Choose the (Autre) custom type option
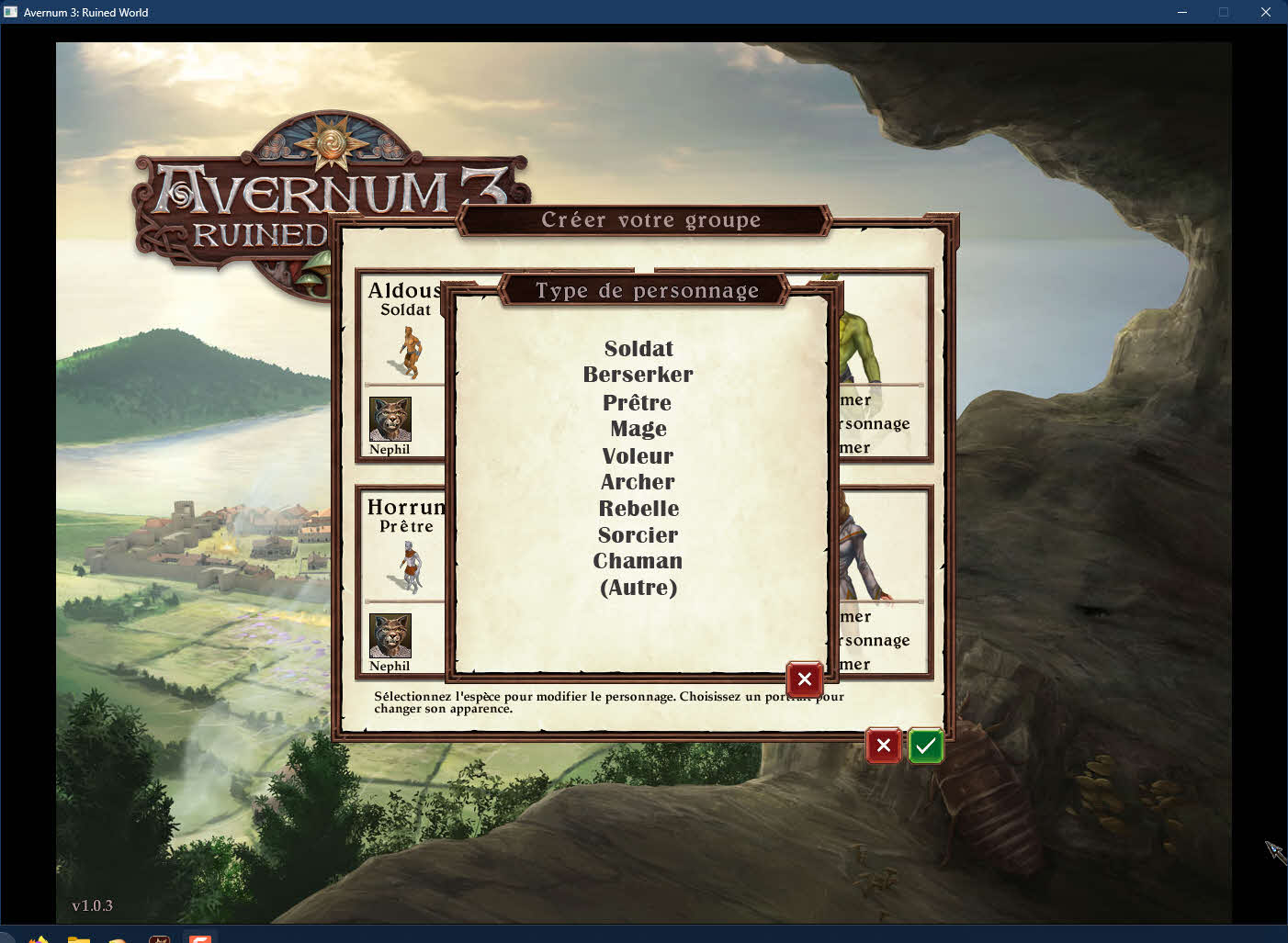The image size is (1288, 943). (x=638, y=588)
